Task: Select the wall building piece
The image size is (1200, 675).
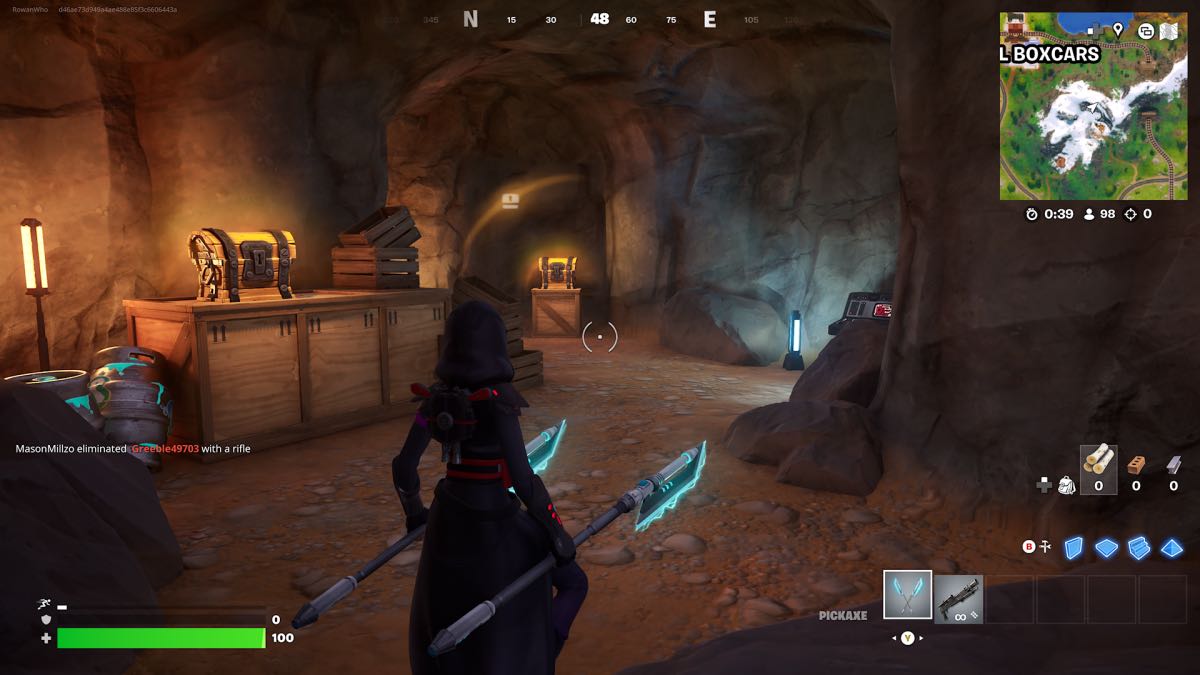Action: tap(1073, 547)
